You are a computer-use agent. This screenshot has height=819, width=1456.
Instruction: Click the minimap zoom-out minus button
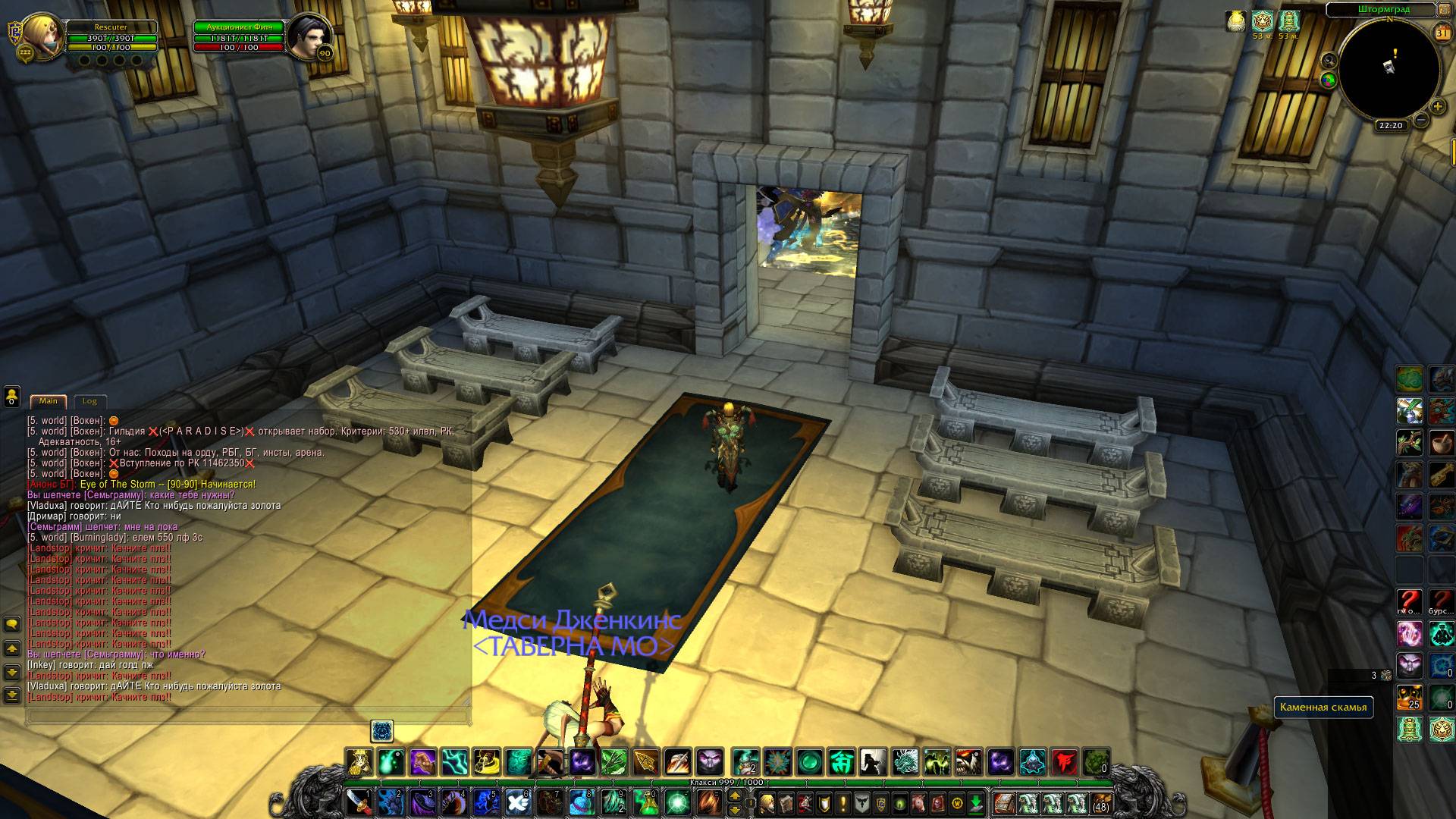point(1420,120)
